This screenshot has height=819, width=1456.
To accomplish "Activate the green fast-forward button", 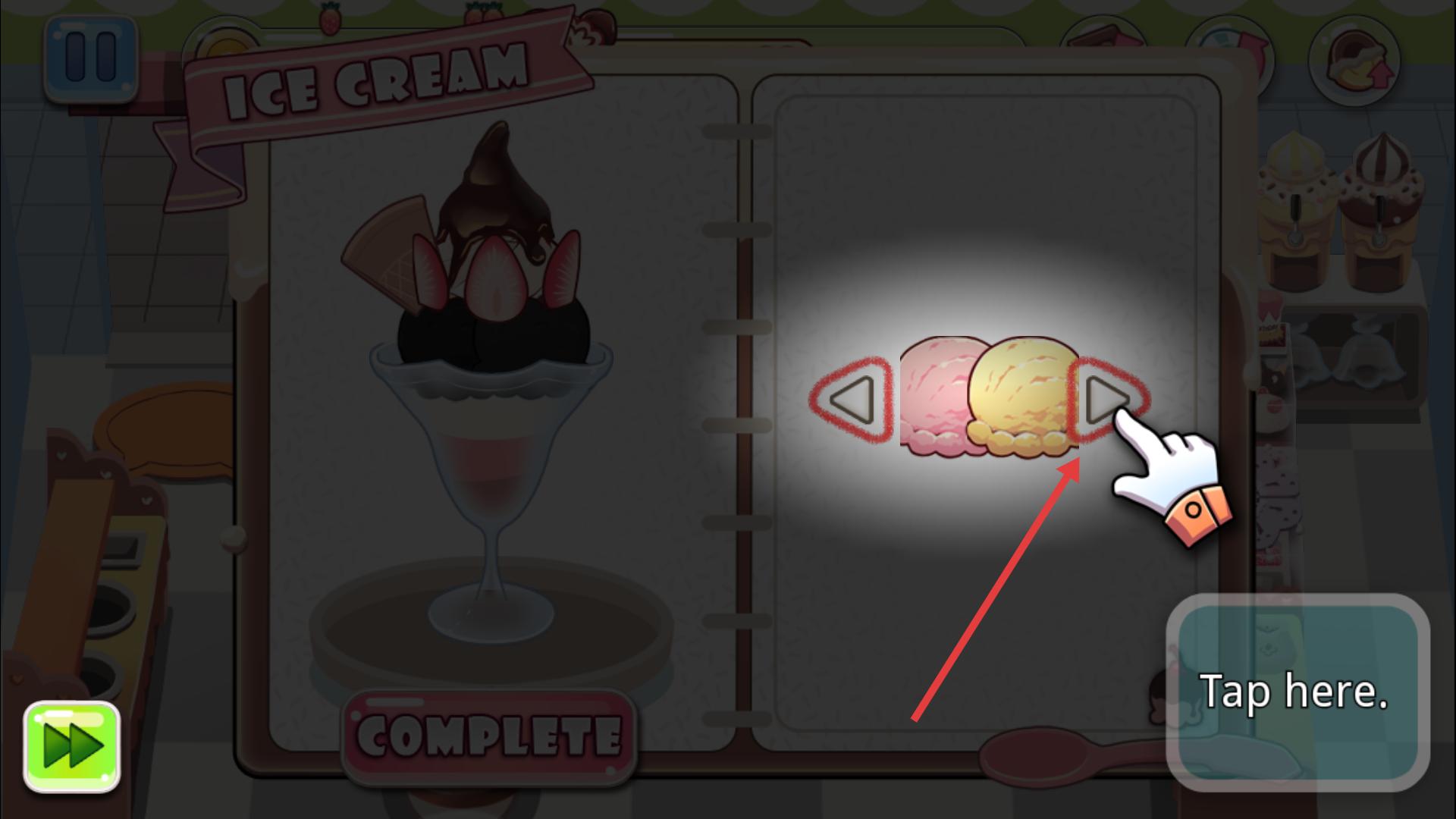I will point(72,746).
